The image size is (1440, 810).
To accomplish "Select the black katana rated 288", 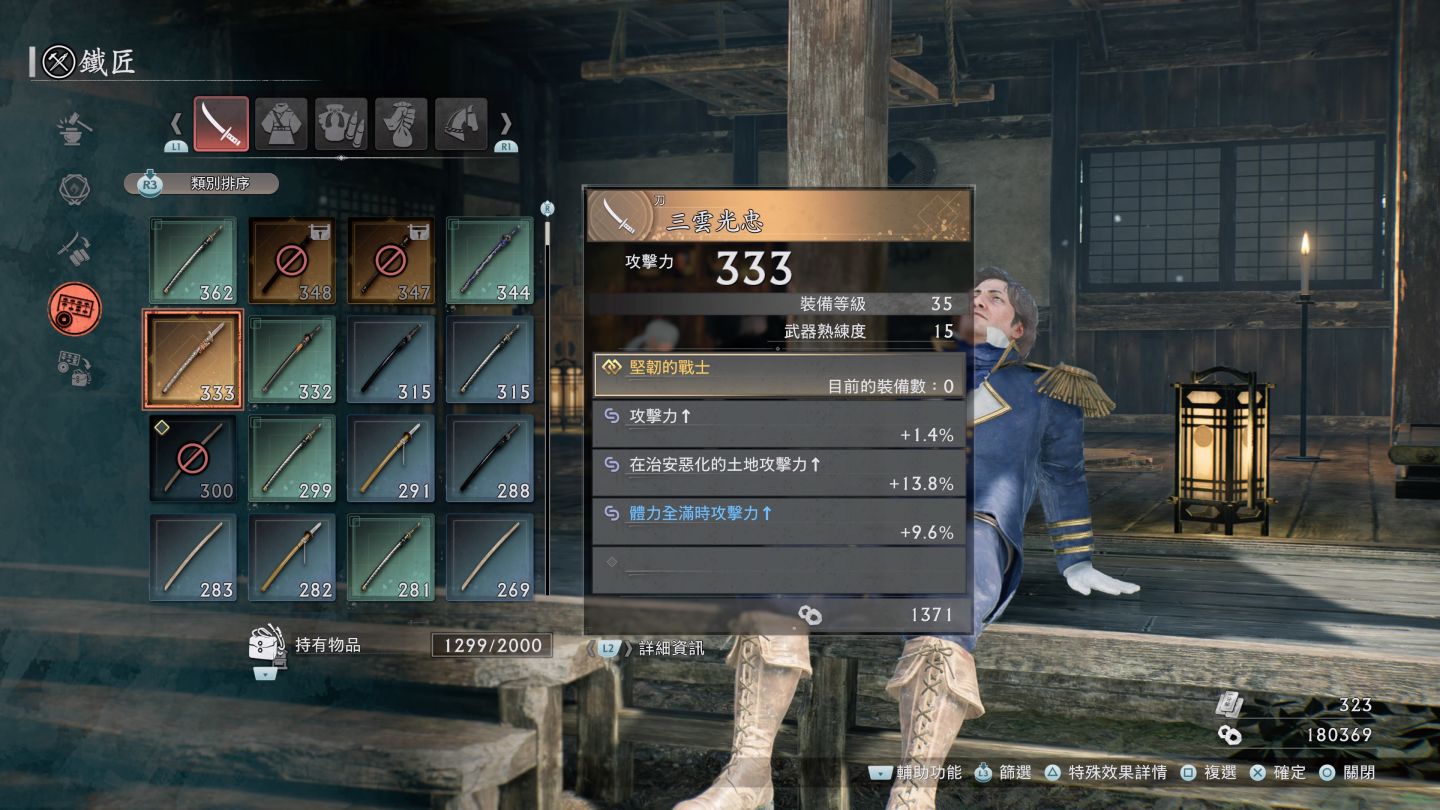I will click(490, 458).
